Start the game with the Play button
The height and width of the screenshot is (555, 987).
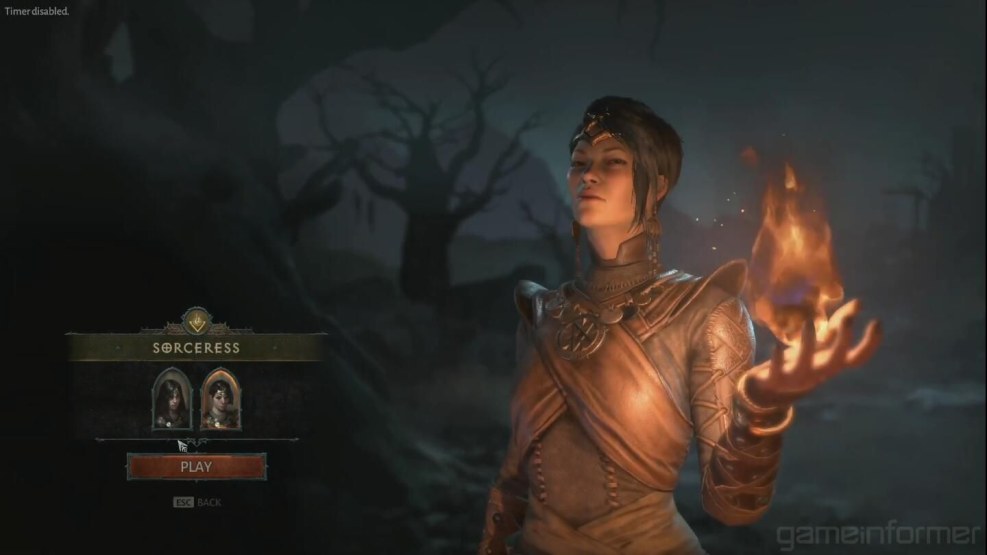pos(196,466)
